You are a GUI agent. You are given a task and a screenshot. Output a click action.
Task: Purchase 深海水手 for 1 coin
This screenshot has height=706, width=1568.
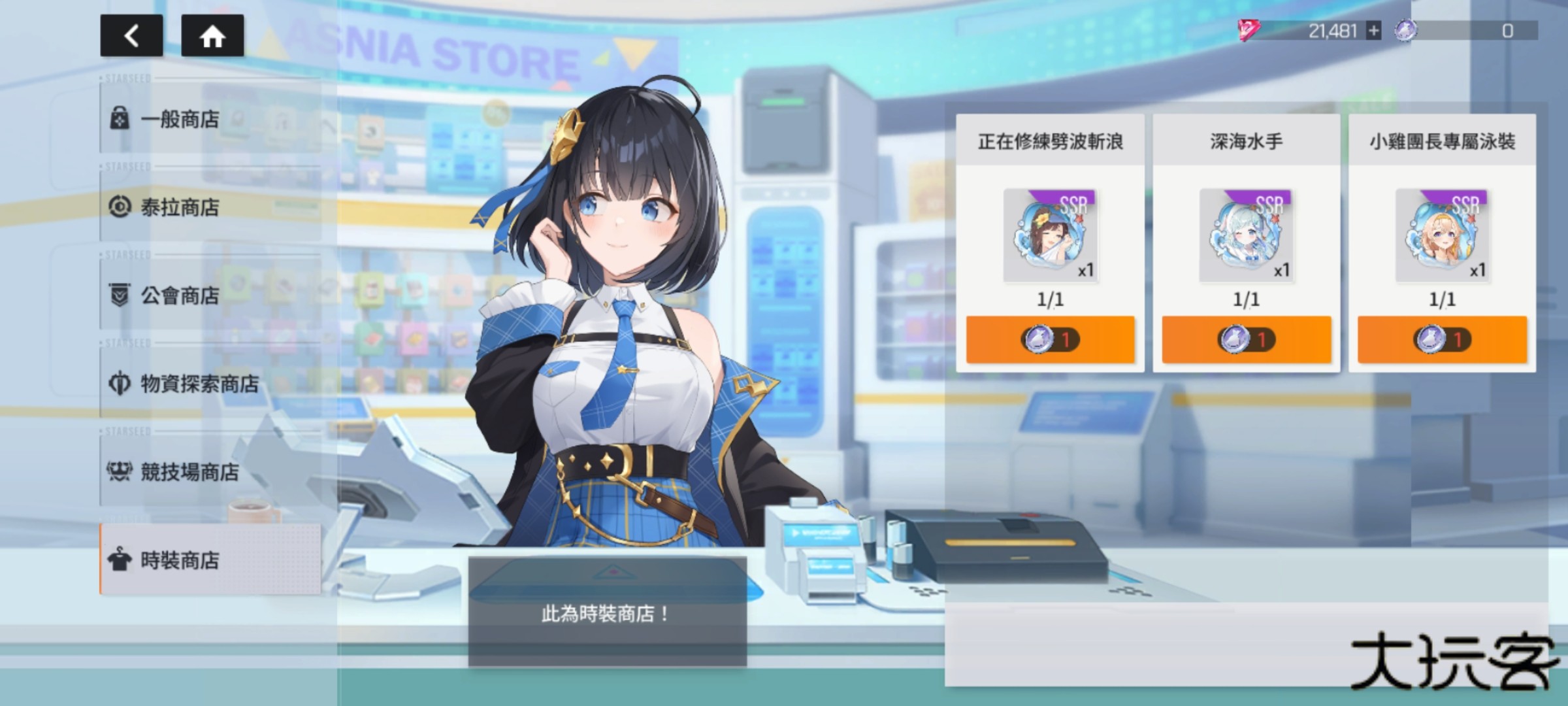coord(1244,341)
